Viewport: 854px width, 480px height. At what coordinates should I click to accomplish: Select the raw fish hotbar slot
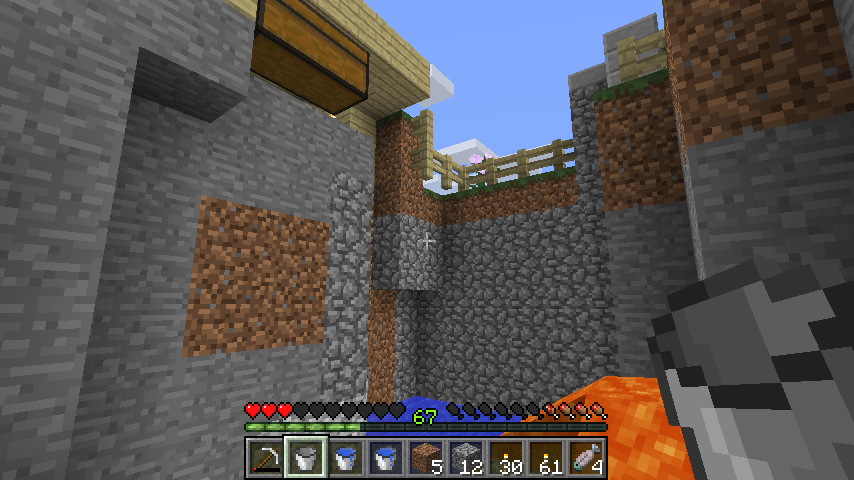point(586,457)
